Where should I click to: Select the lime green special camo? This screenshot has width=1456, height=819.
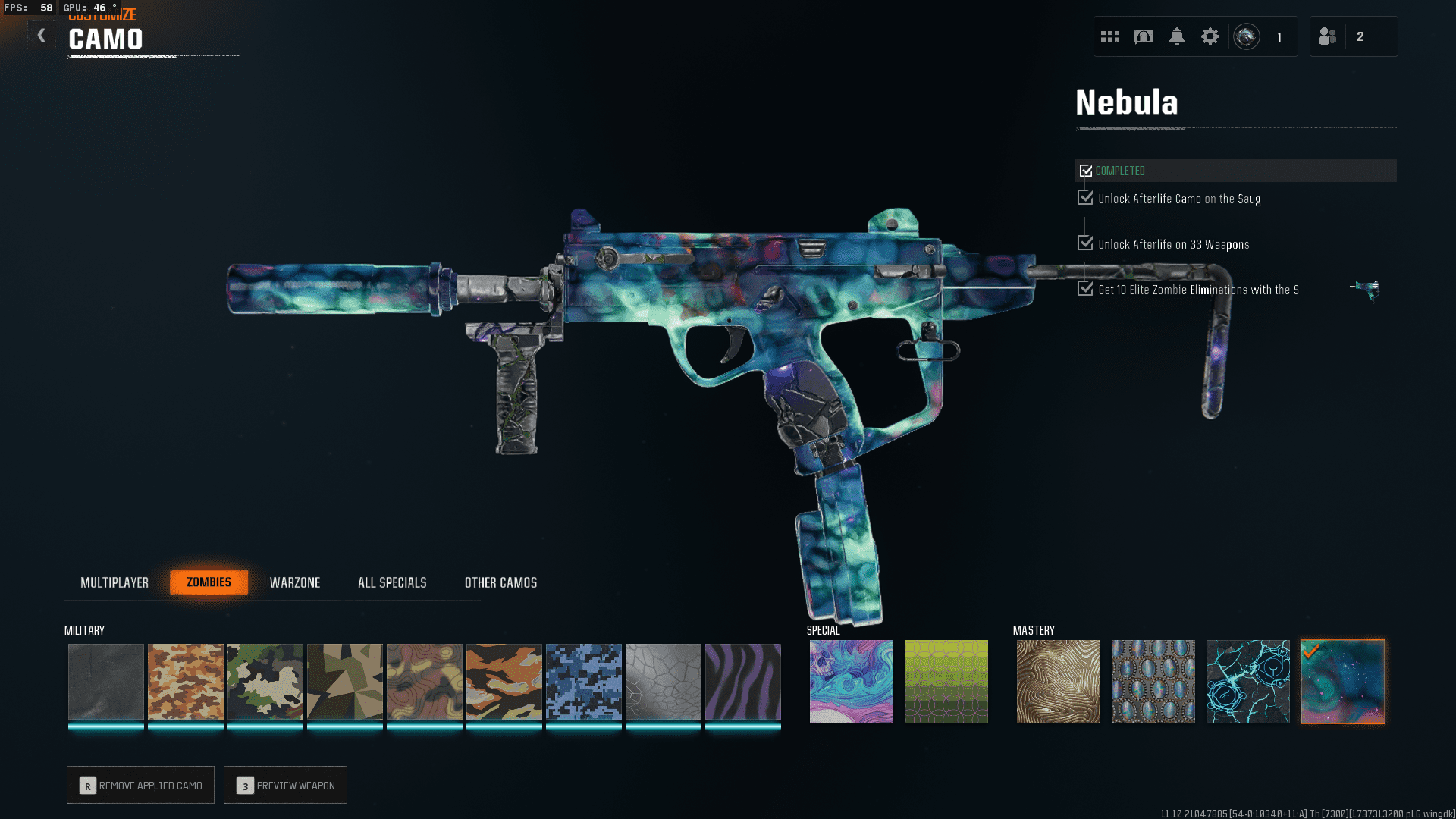click(946, 682)
